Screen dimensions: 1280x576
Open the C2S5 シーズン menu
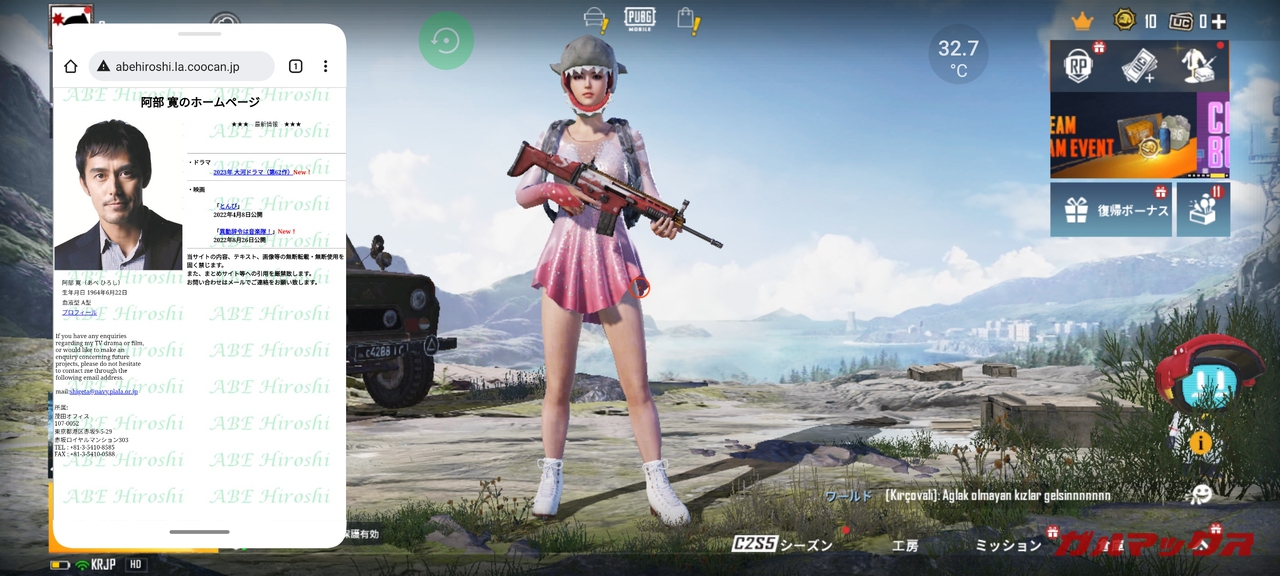[x=782, y=544]
